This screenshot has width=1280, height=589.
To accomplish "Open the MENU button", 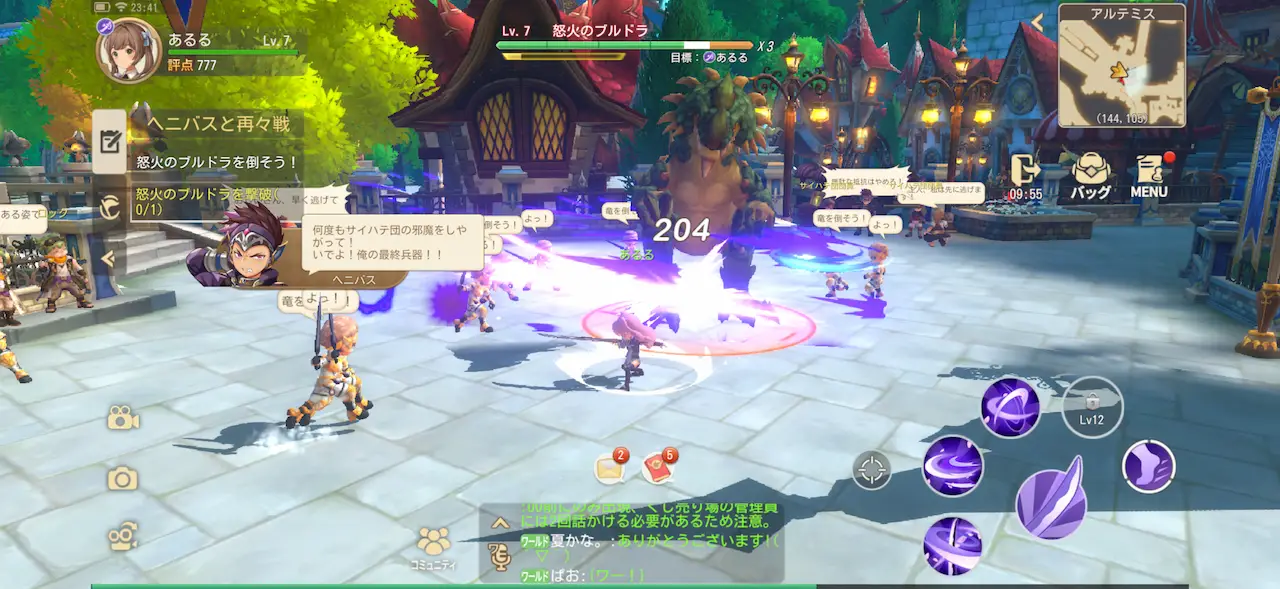I will (1150, 177).
